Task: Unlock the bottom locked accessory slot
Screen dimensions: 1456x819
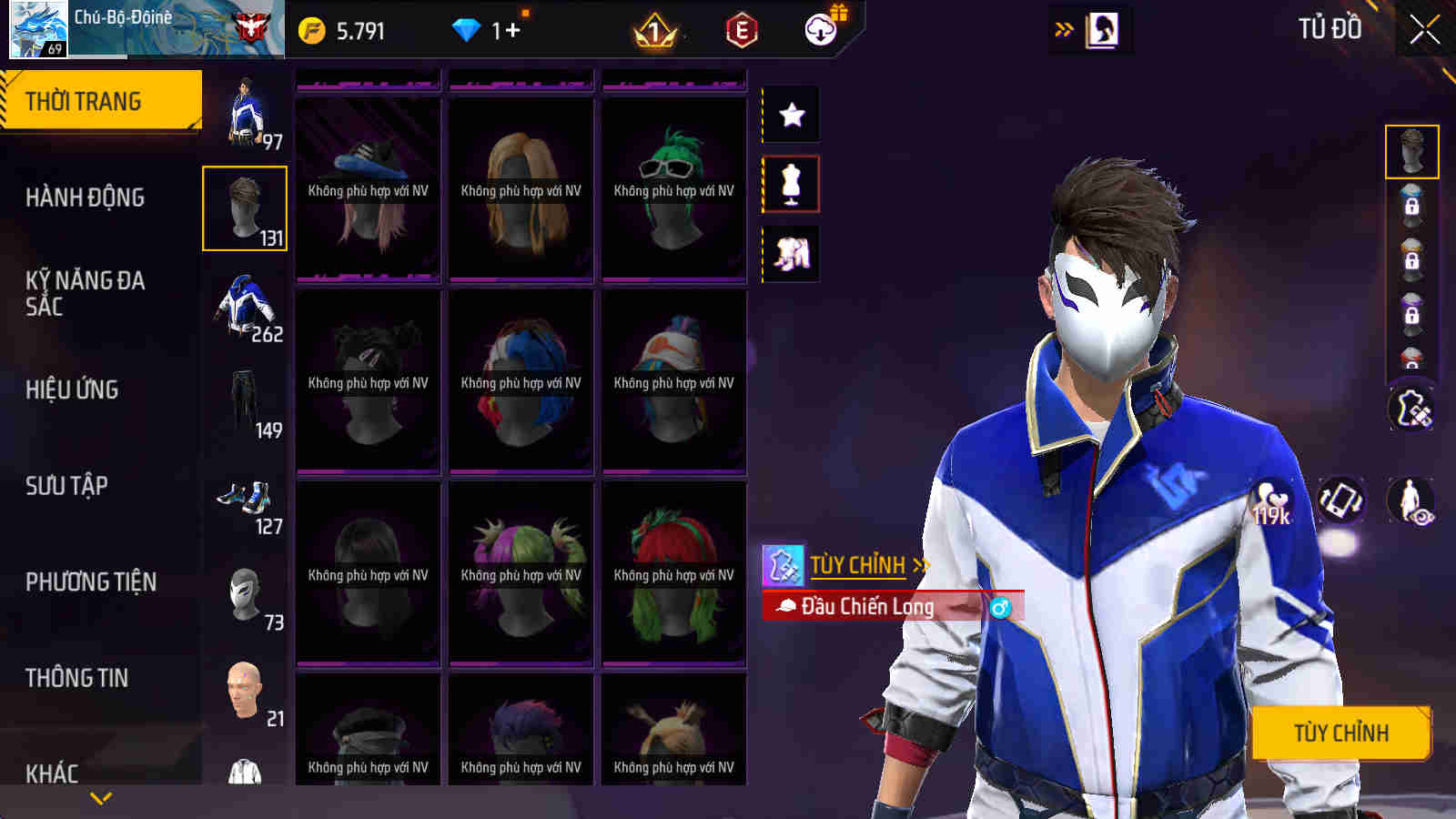Action: point(1410,363)
